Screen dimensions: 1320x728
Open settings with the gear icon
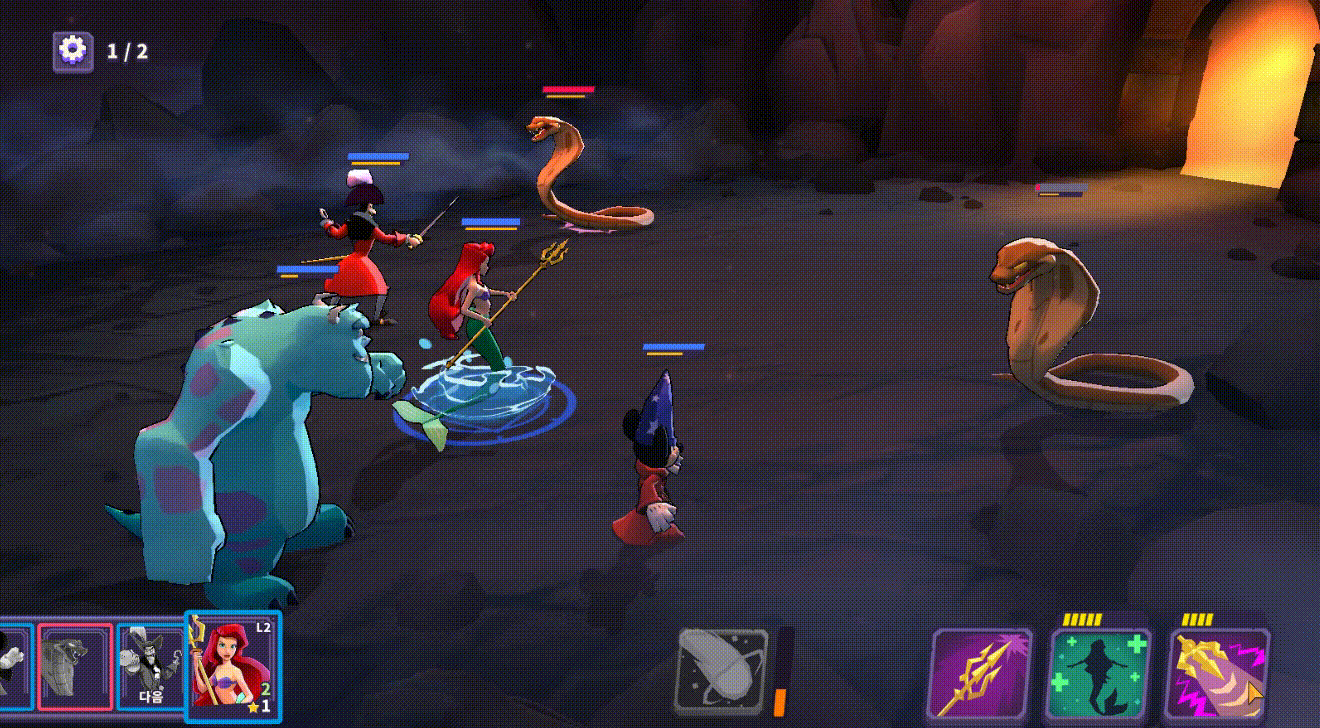(x=72, y=50)
